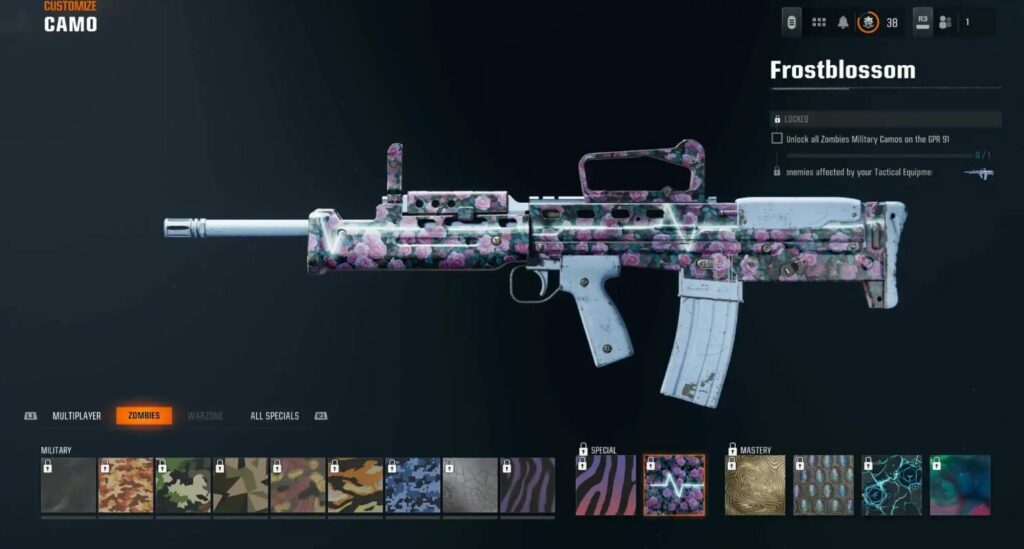Viewport: 1024px width, 549px height.
Task: Choose the gold swirl mastery camo
Action: (755, 485)
